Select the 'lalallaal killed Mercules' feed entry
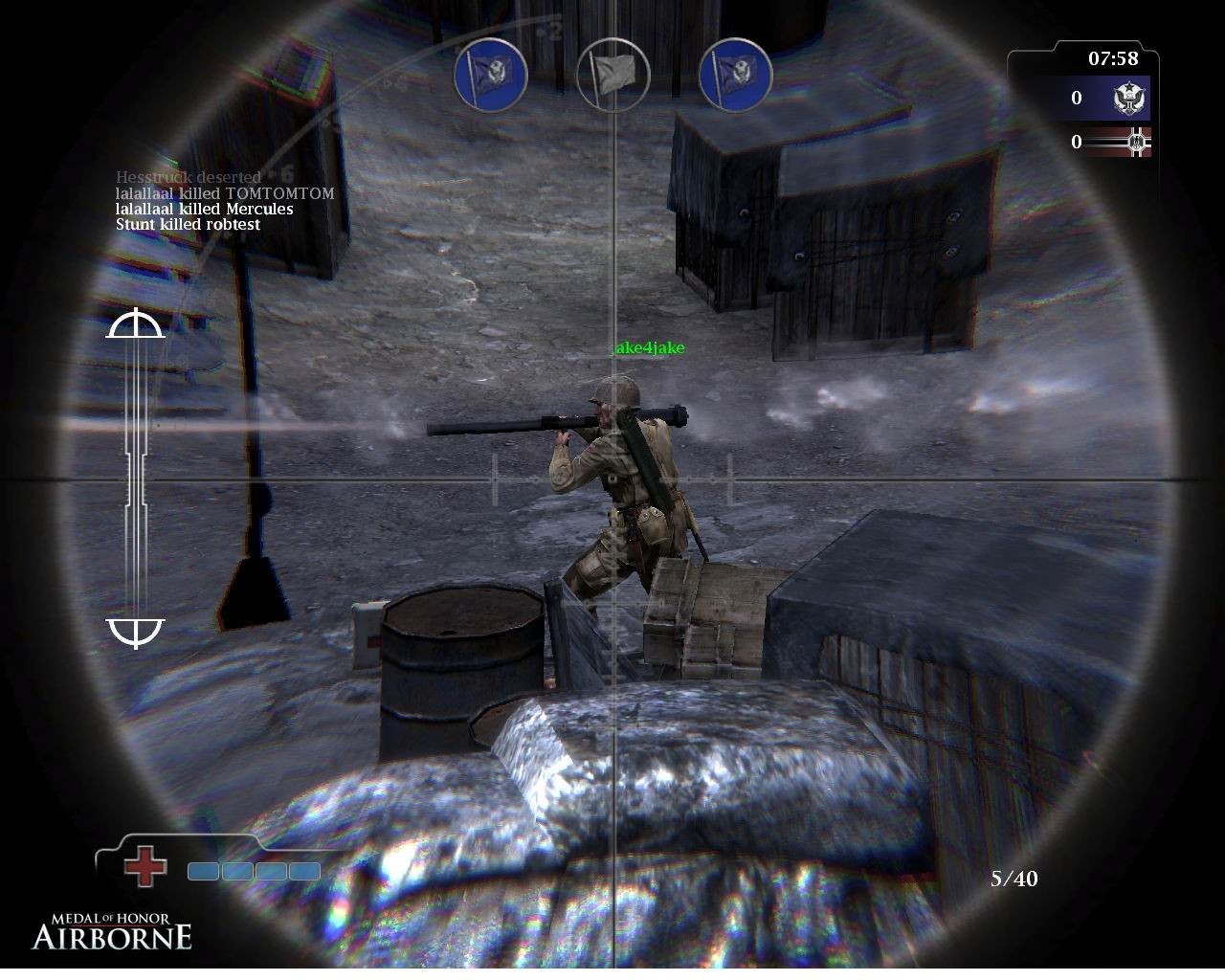Viewport: 1225px width, 980px height. click(x=204, y=209)
